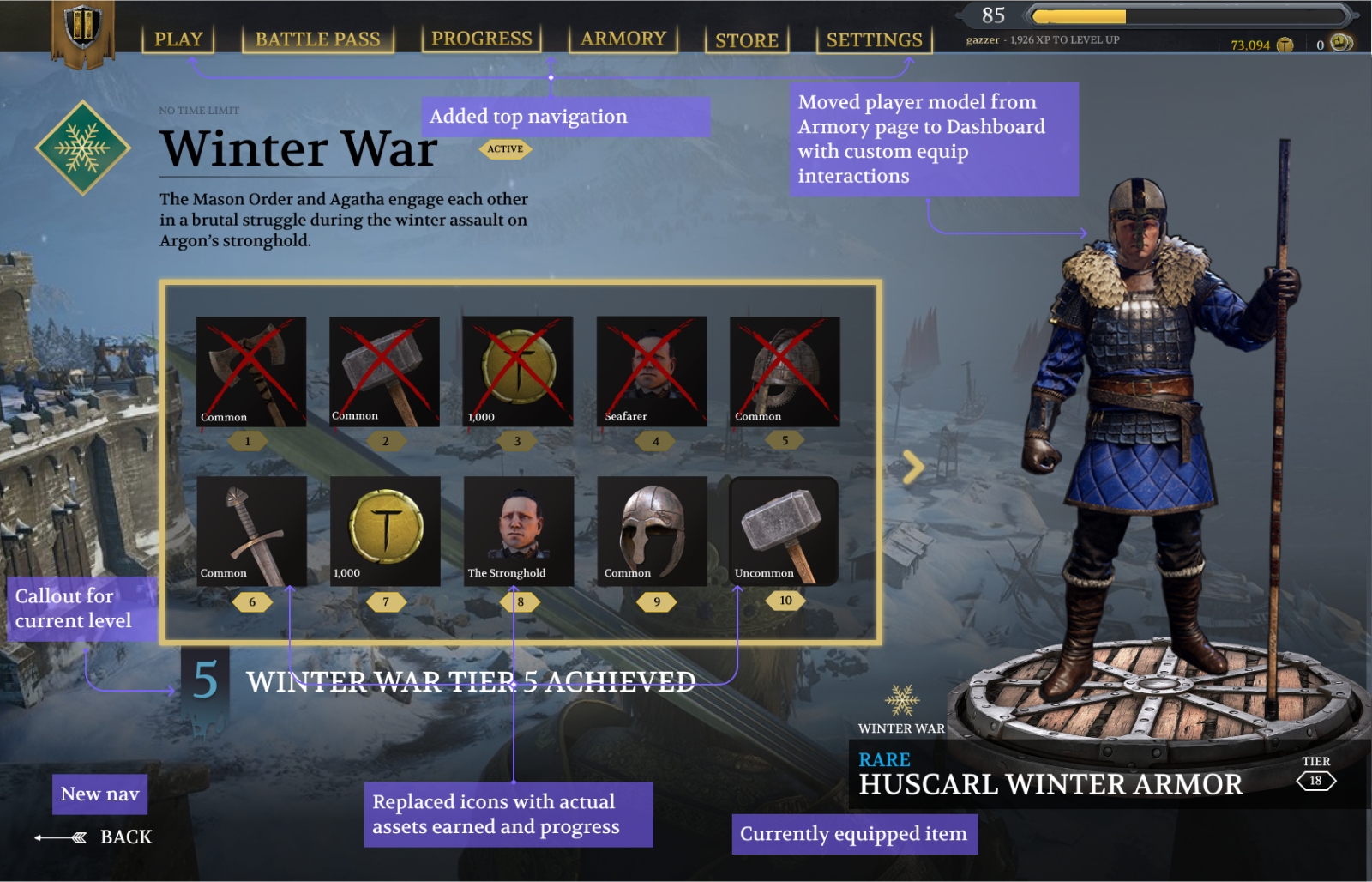The image size is (1372, 882).
Task: Choose the tier 3 gold coin reward
Action: tap(518, 372)
